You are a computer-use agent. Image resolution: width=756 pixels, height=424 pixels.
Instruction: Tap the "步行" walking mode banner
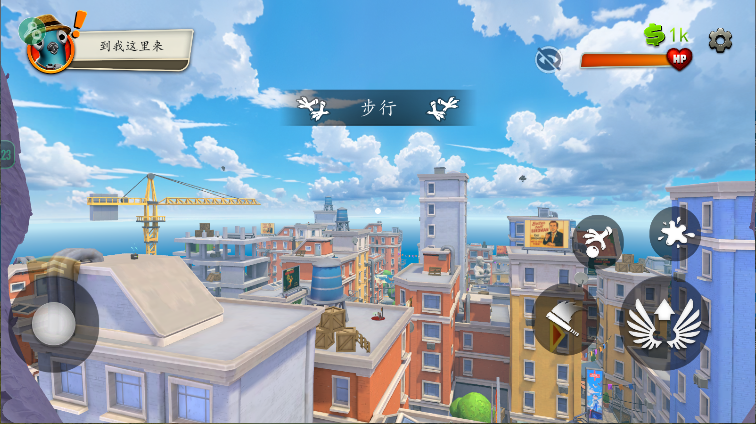(x=379, y=108)
